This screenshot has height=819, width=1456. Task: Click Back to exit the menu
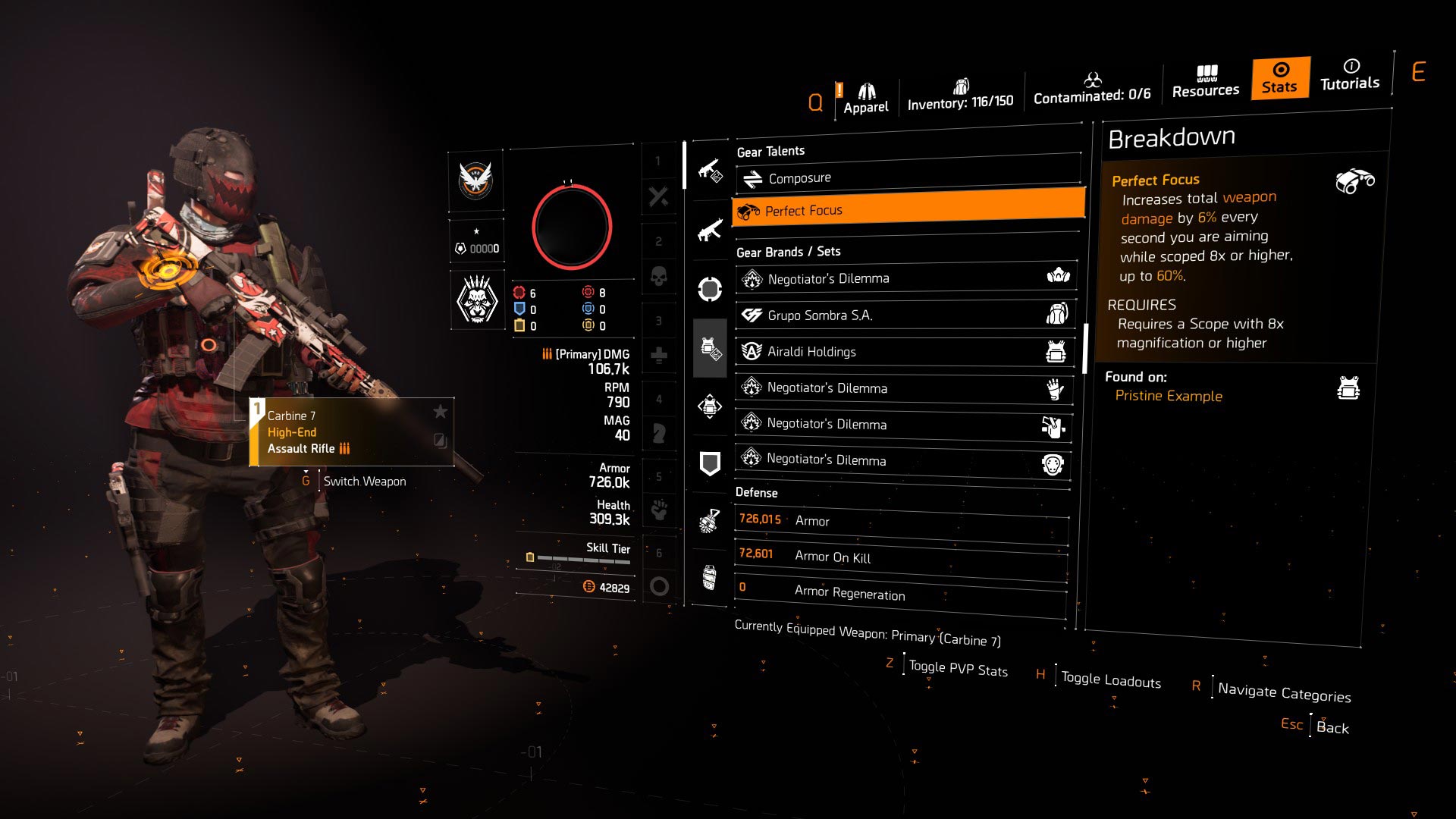[1333, 726]
